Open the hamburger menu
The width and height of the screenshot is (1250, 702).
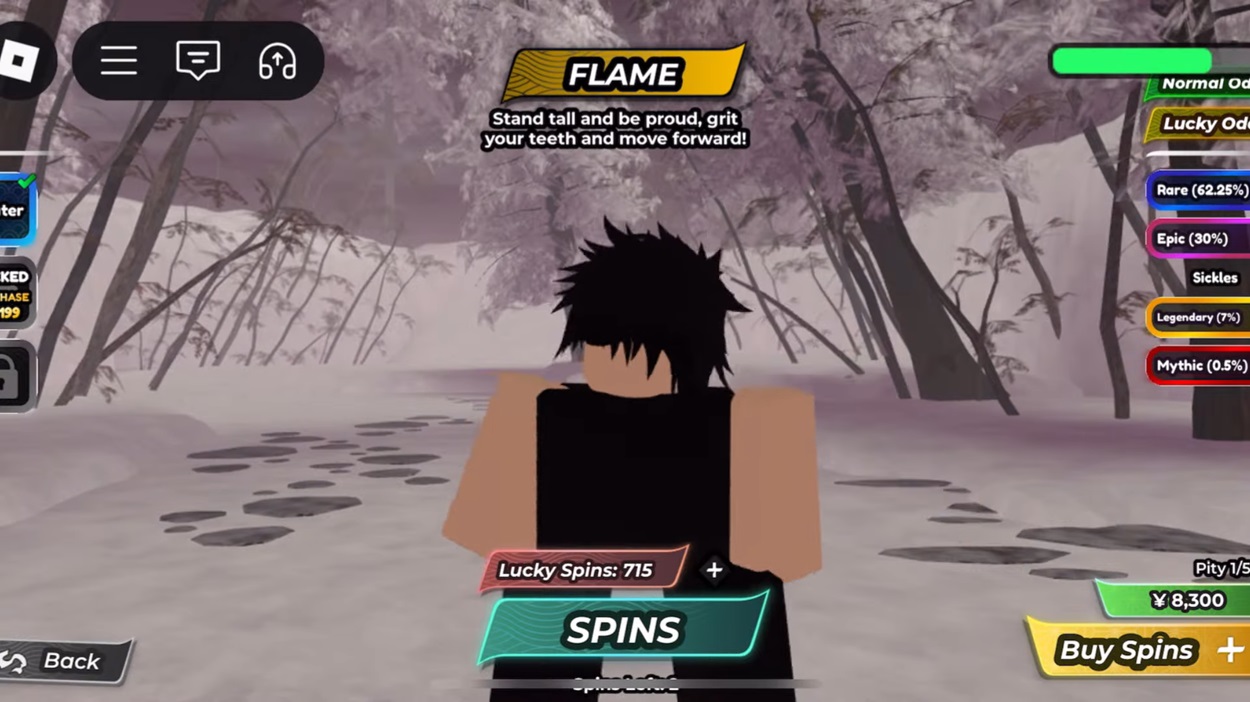(x=118, y=62)
